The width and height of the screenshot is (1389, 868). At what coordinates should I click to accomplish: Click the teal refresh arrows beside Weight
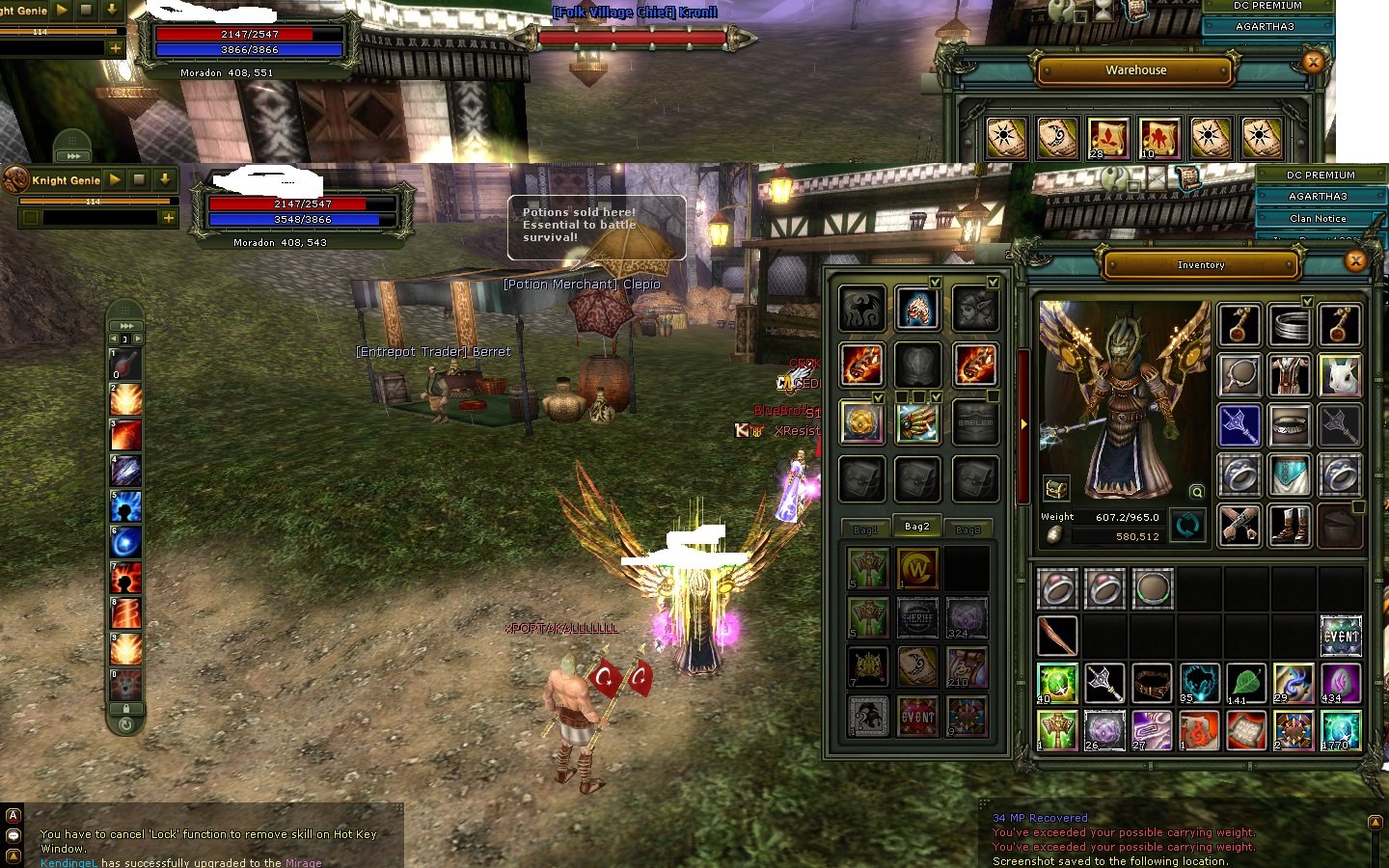(x=1187, y=526)
